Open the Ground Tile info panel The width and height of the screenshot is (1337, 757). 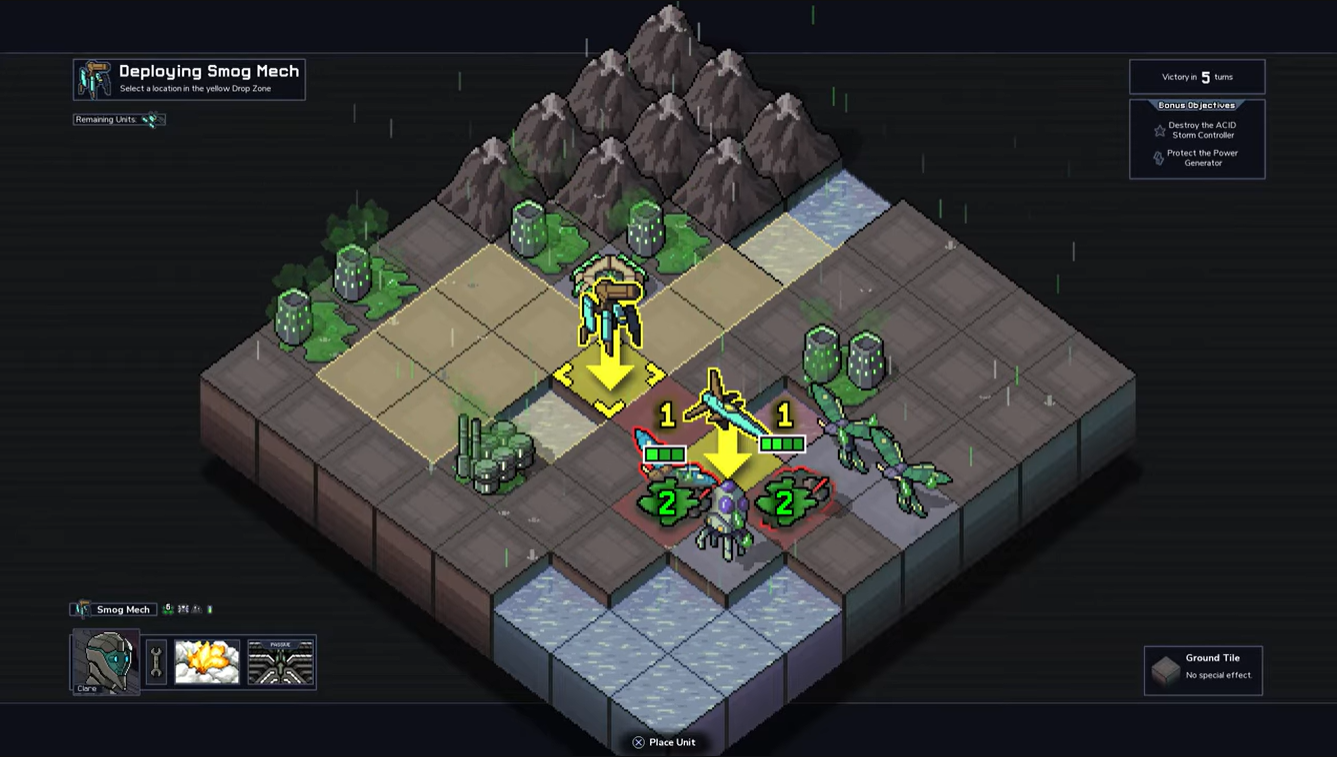tap(1203, 669)
